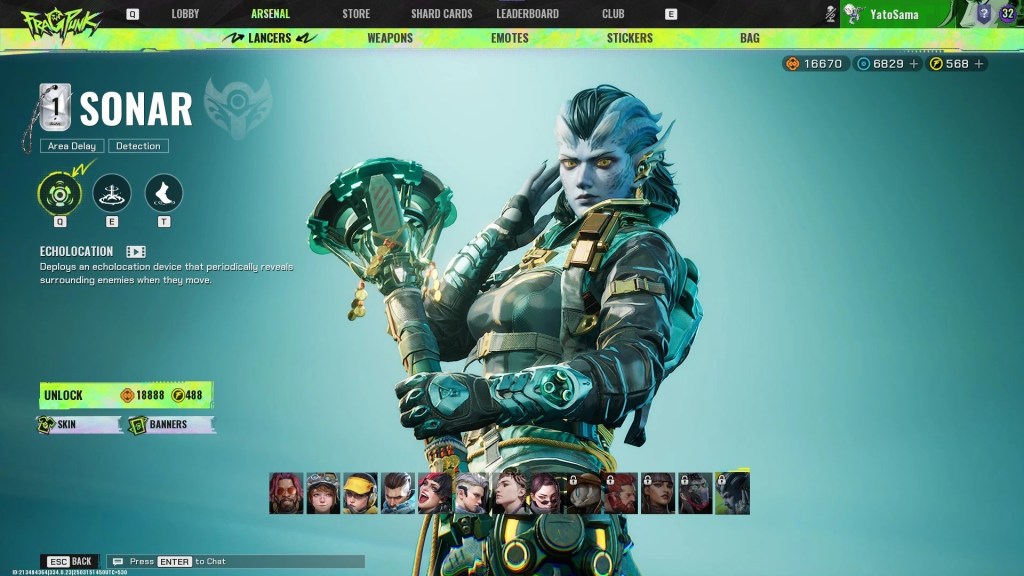Image resolution: width=1024 pixels, height=576 pixels.
Task: Open the Bag sub-tab
Action: (x=749, y=38)
